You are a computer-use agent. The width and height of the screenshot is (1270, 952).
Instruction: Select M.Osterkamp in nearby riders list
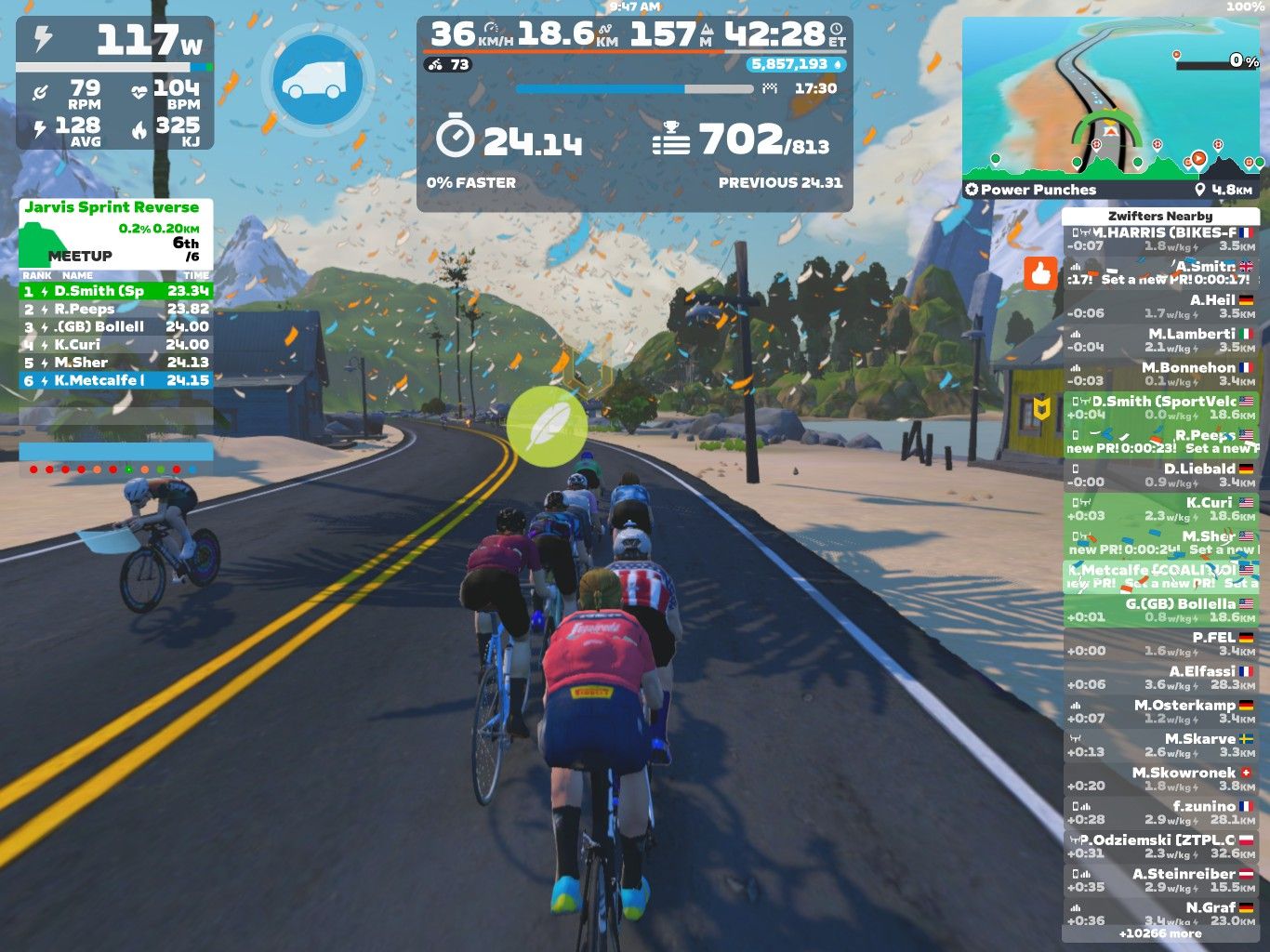coord(1160,711)
